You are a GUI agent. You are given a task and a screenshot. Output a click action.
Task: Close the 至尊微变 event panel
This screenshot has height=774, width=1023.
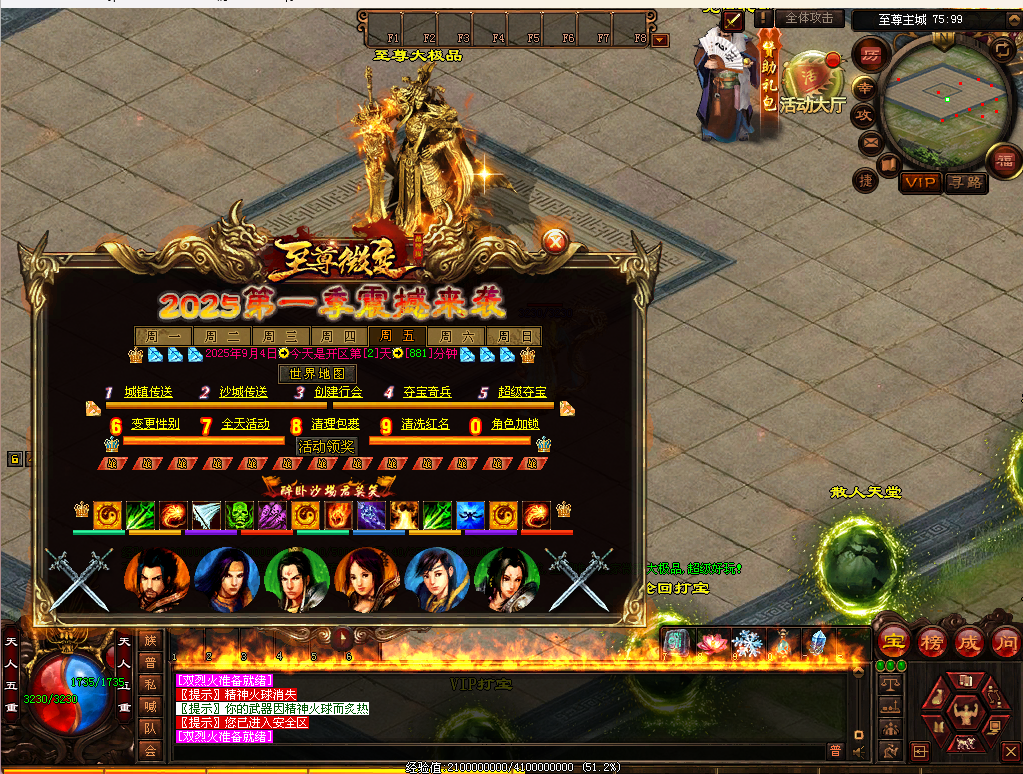coord(556,240)
